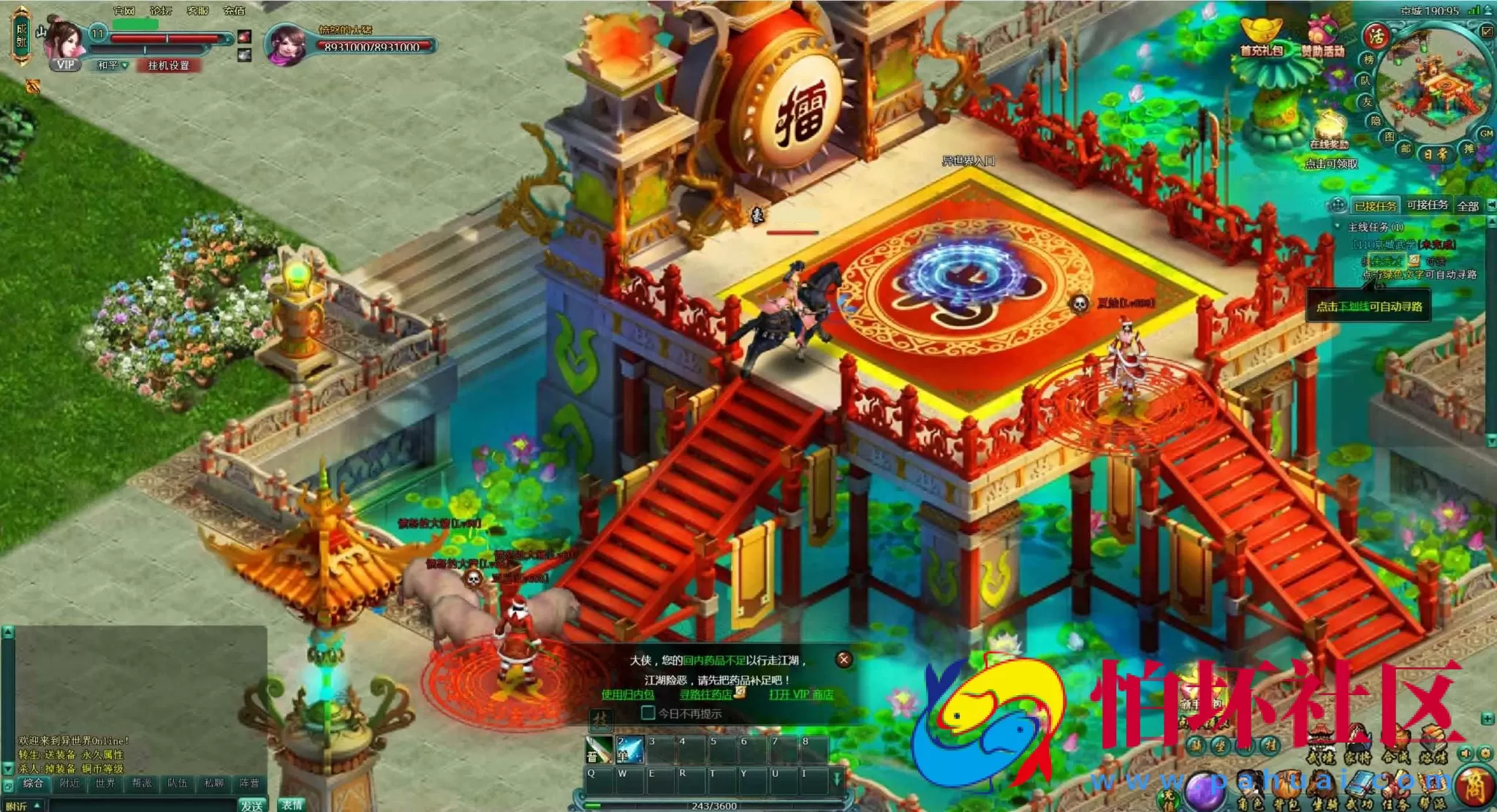Open the 日常 daily button

[x=1436, y=154]
